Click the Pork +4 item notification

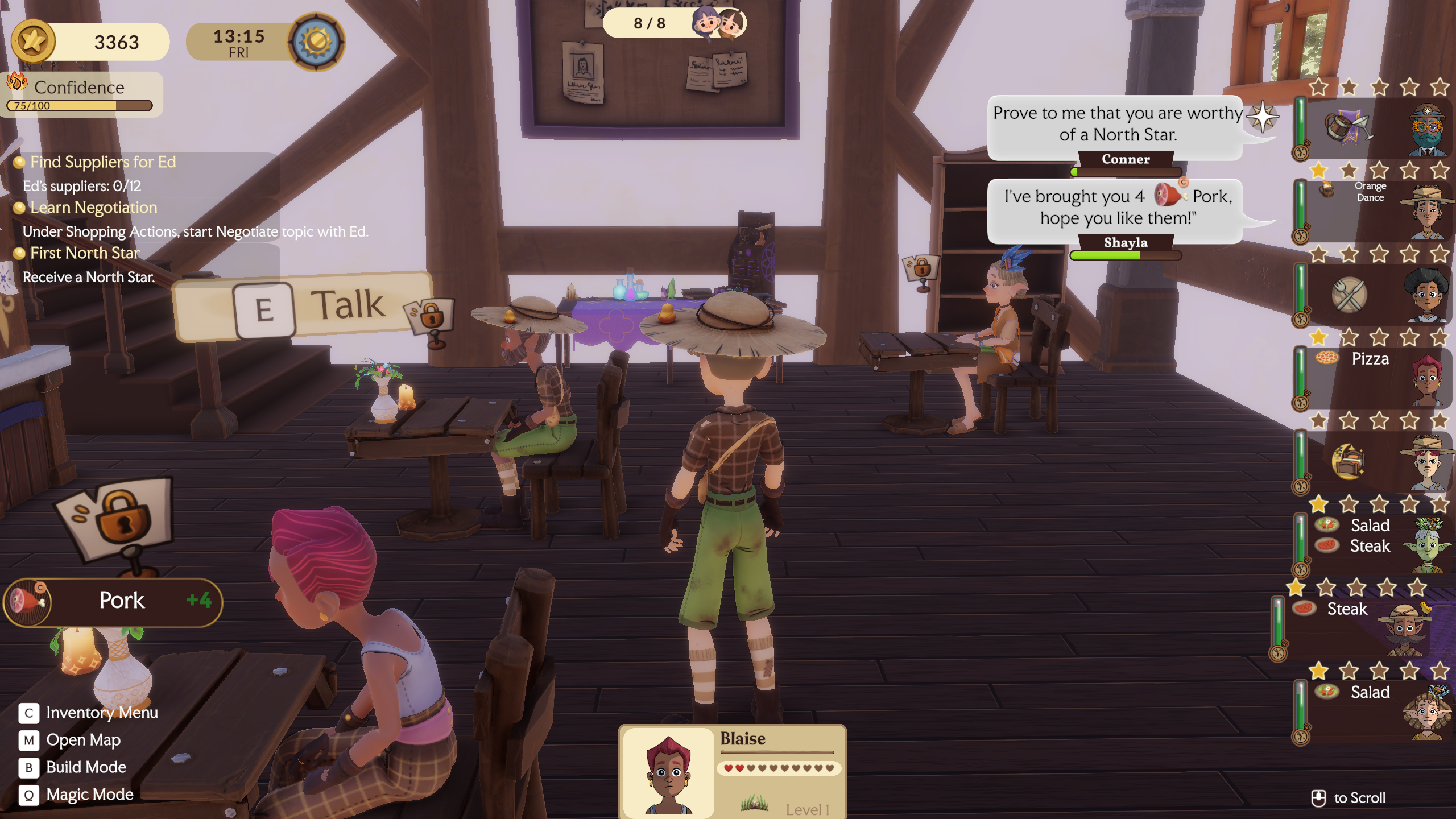pos(114,602)
